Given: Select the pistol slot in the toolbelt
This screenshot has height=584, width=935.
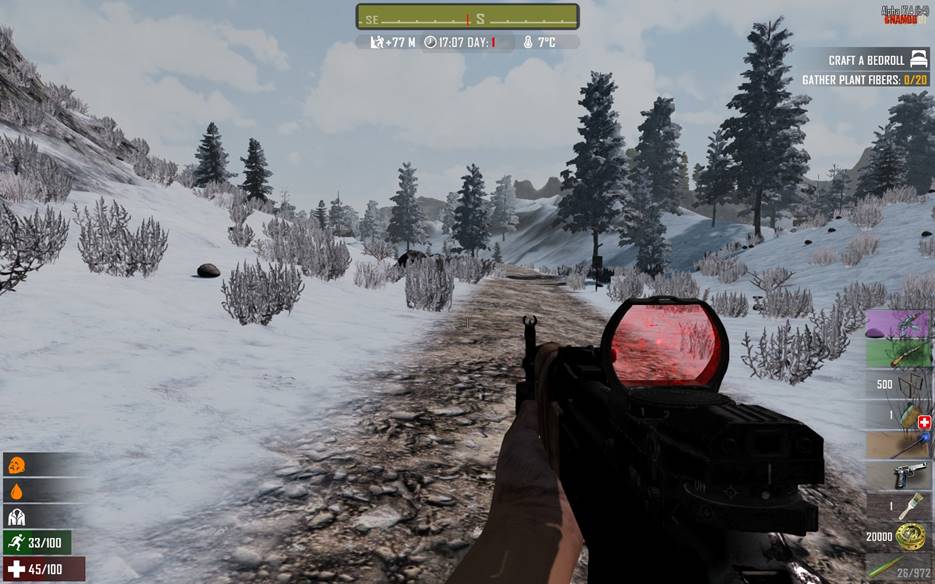Looking at the screenshot, I should click(x=899, y=476).
